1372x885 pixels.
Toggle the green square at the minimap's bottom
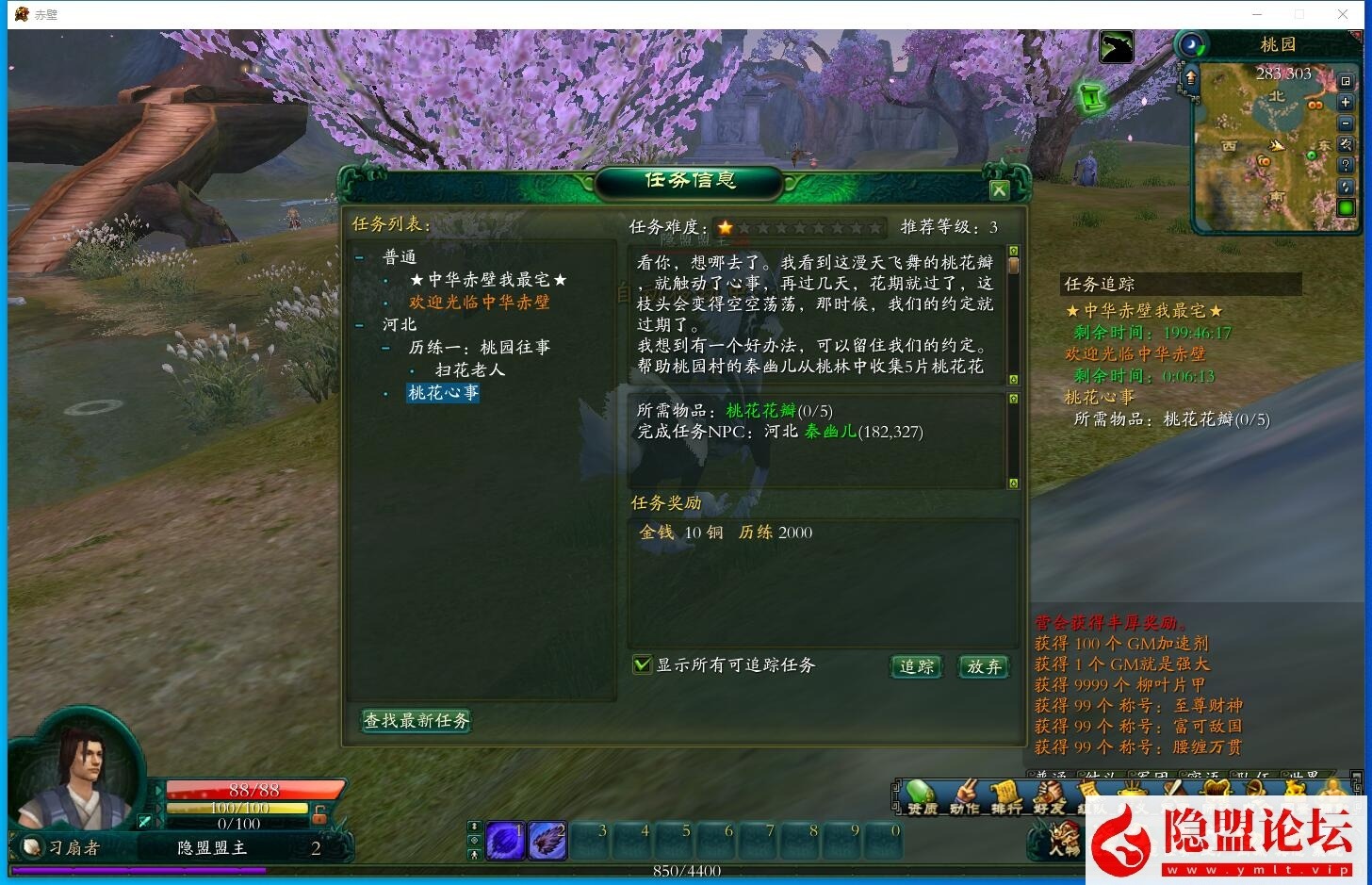(1346, 207)
